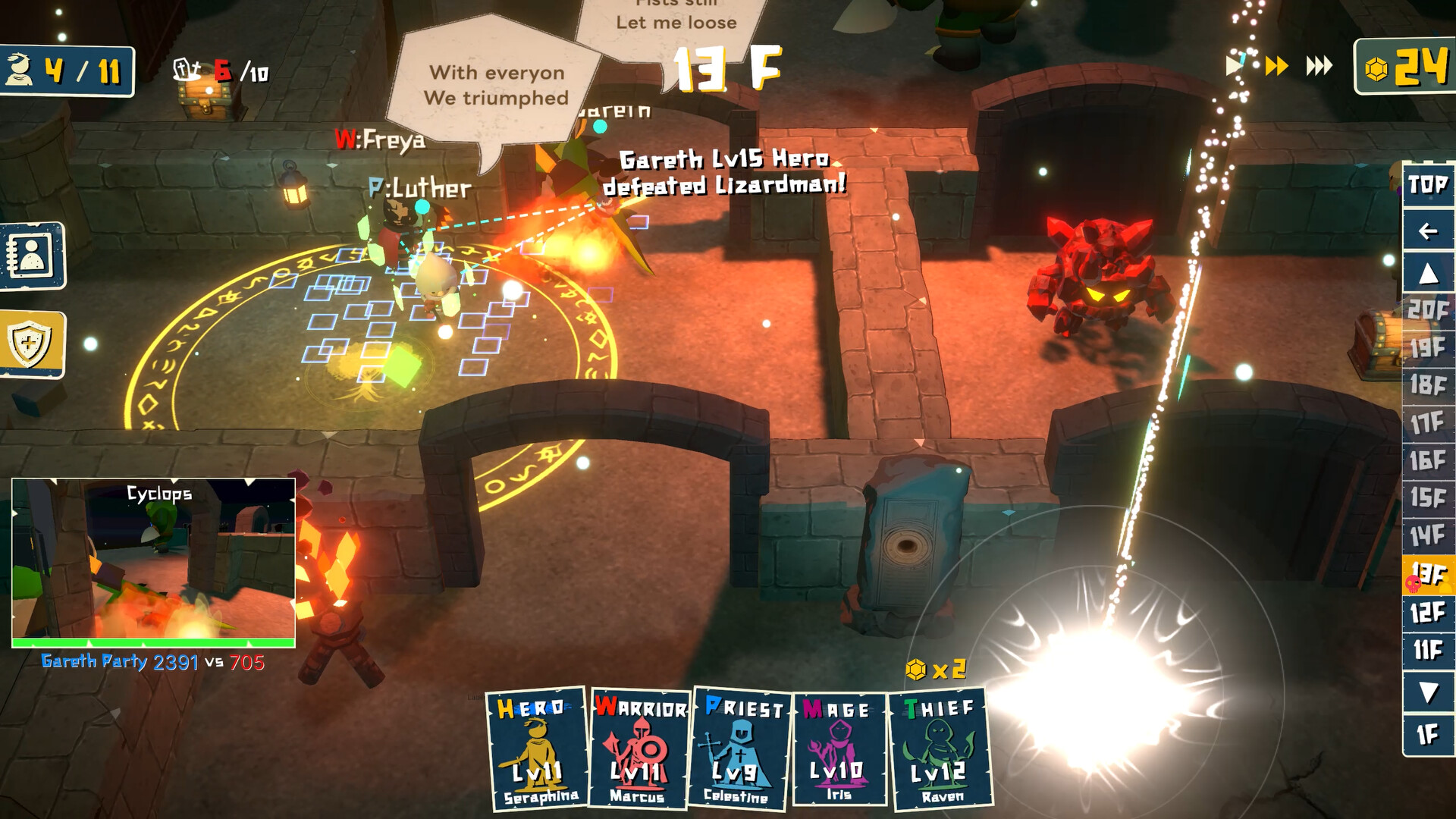Set game speed to normal play

coord(1235,66)
